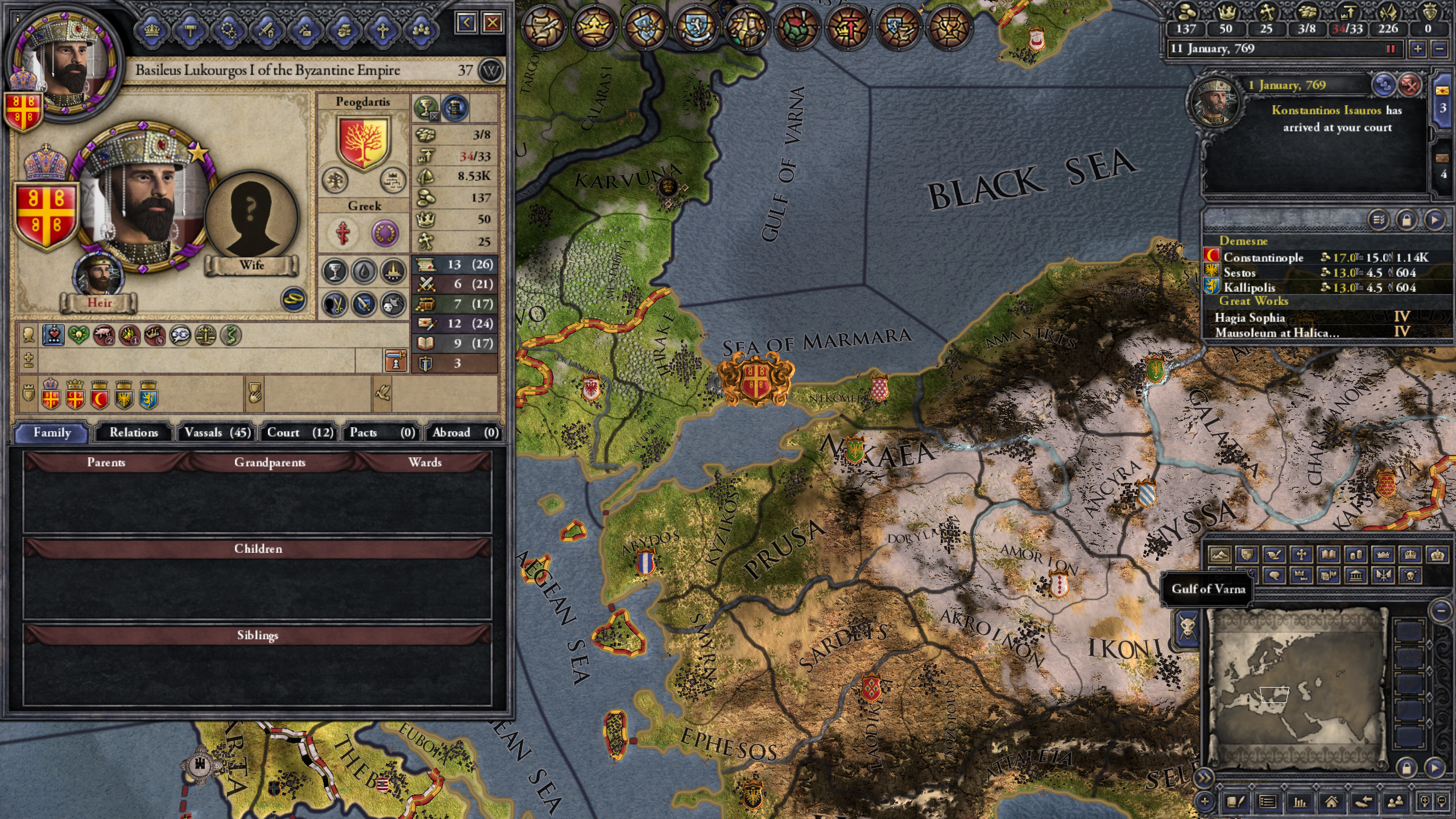Open the Kallipolis demesne entry
The width and height of the screenshot is (1456, 819).
(x=1249, y=287)
